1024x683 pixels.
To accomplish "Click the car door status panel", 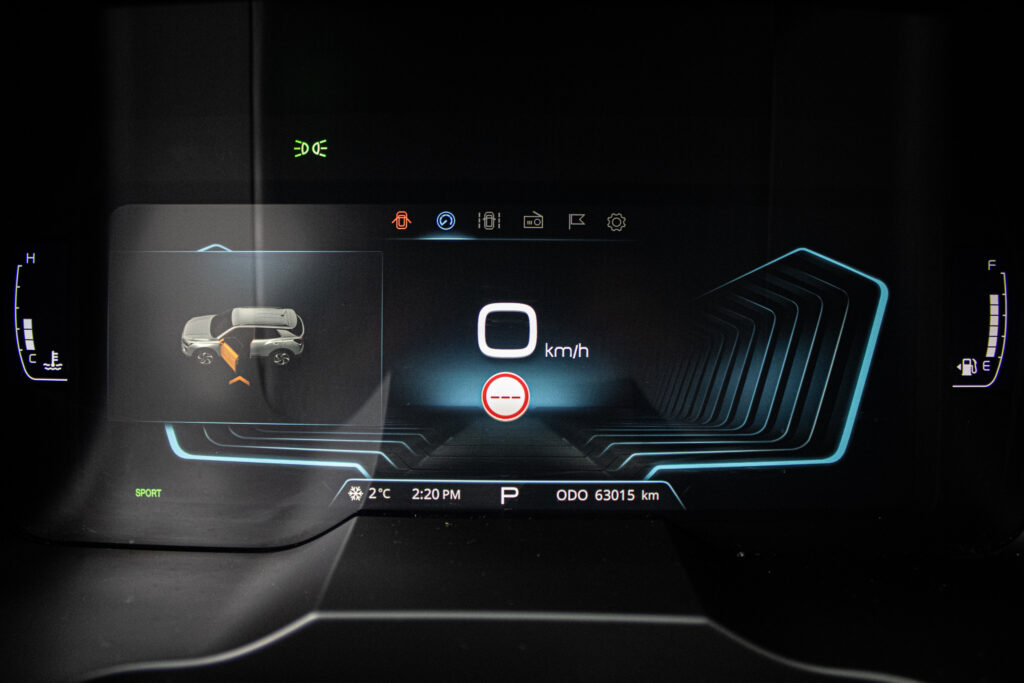I will [x=245, y=336].
